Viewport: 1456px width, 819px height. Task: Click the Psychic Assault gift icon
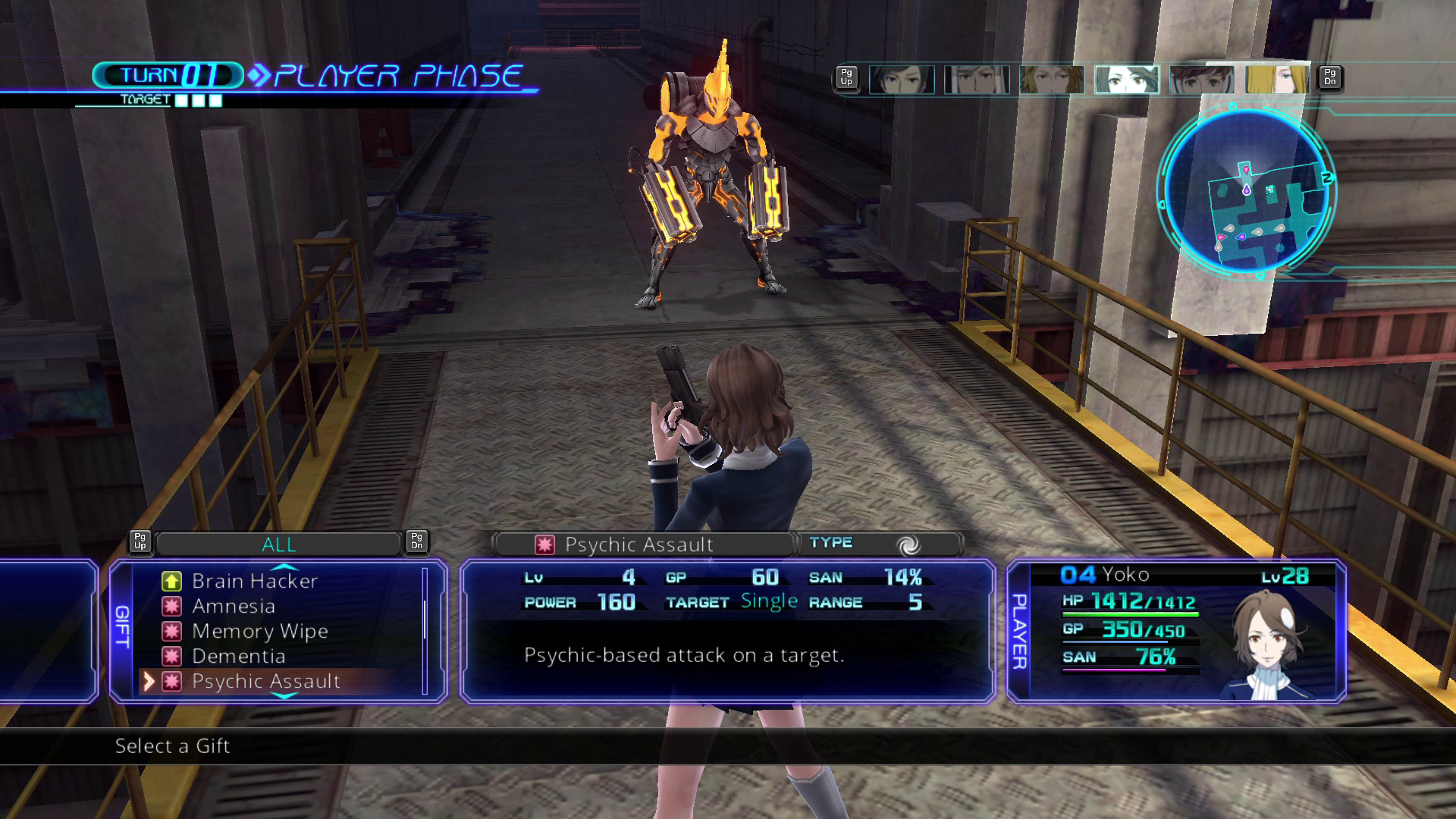point(173,681)
